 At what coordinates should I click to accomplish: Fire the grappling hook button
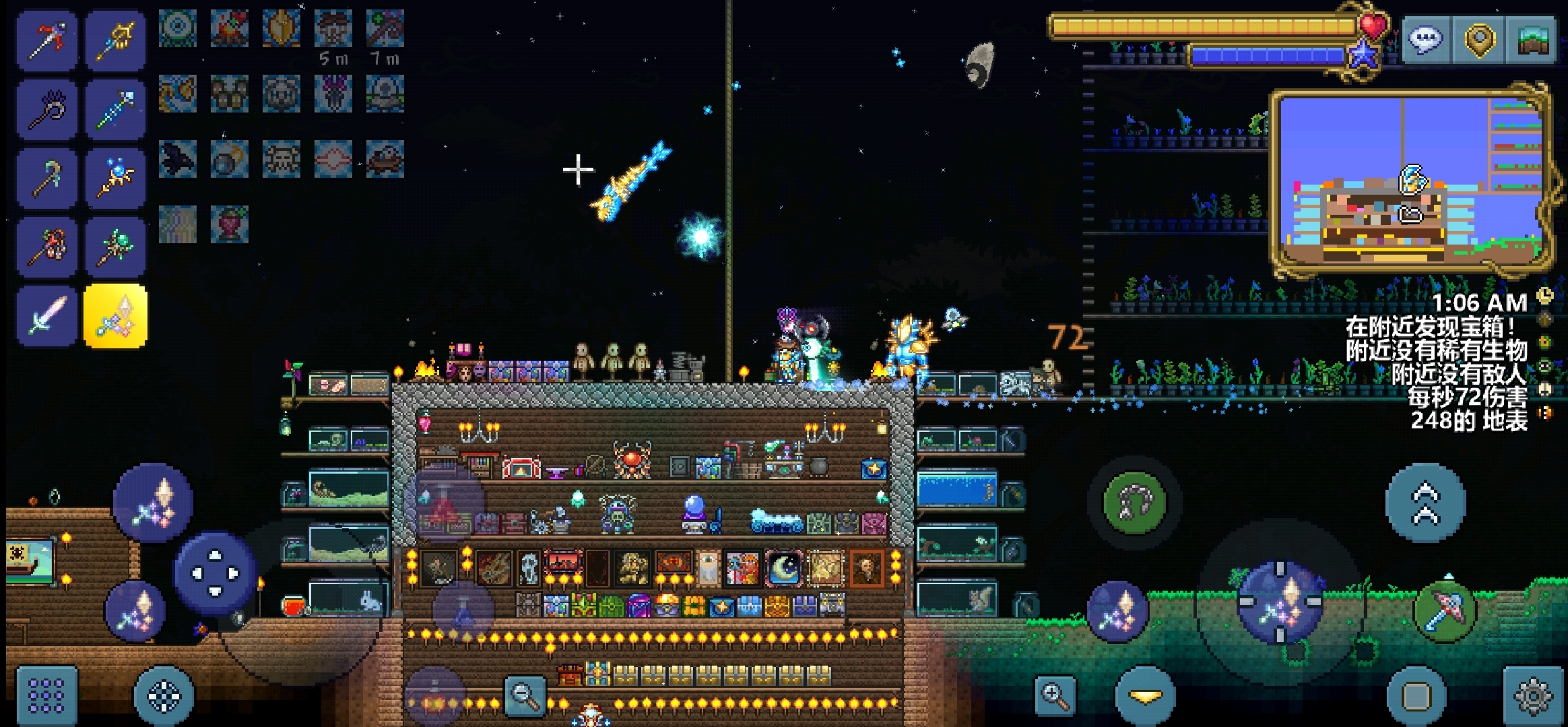coord(1134,503)
